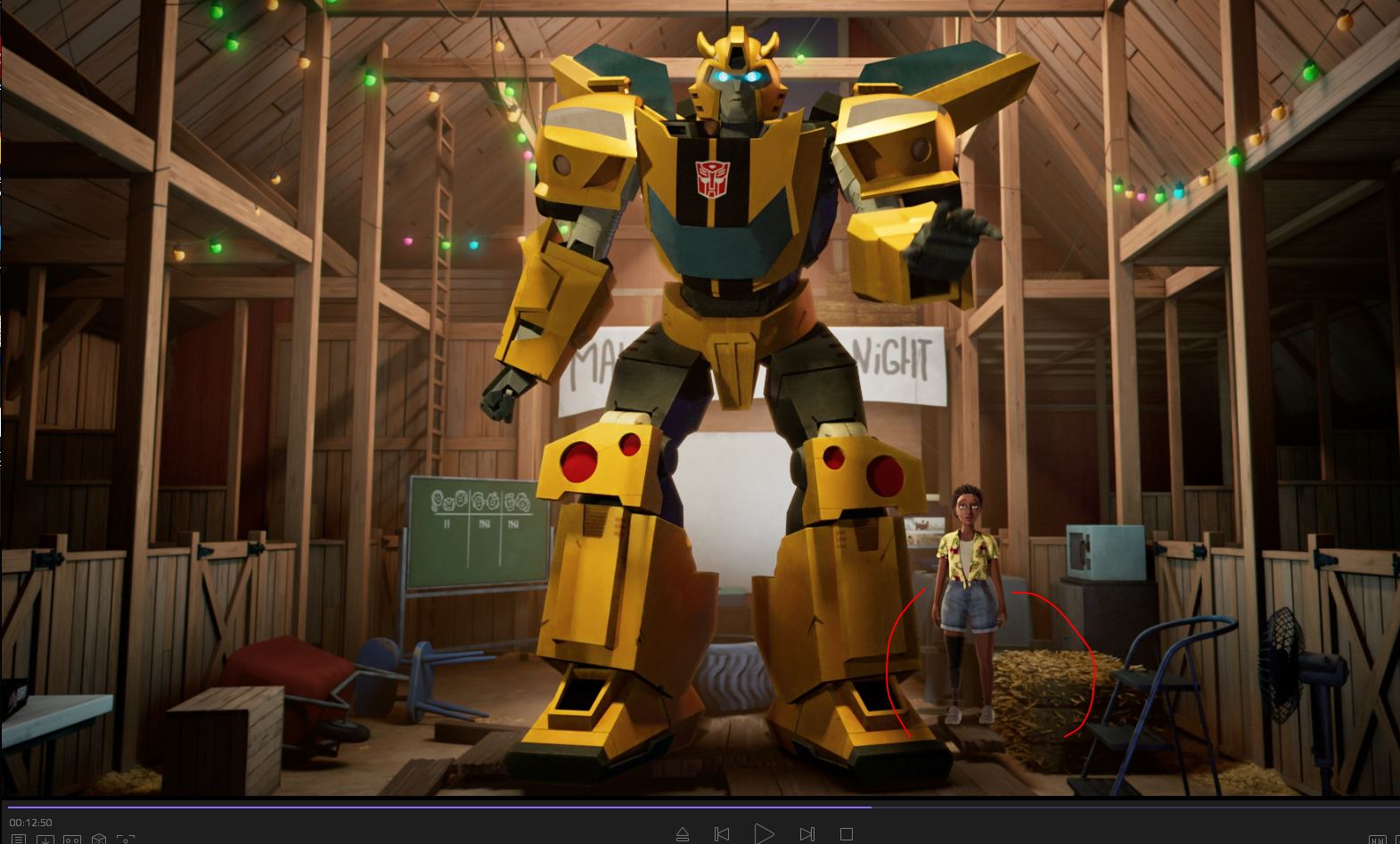1400x844 pixels.
Task: Play the paused video
Action: (764, 833)
